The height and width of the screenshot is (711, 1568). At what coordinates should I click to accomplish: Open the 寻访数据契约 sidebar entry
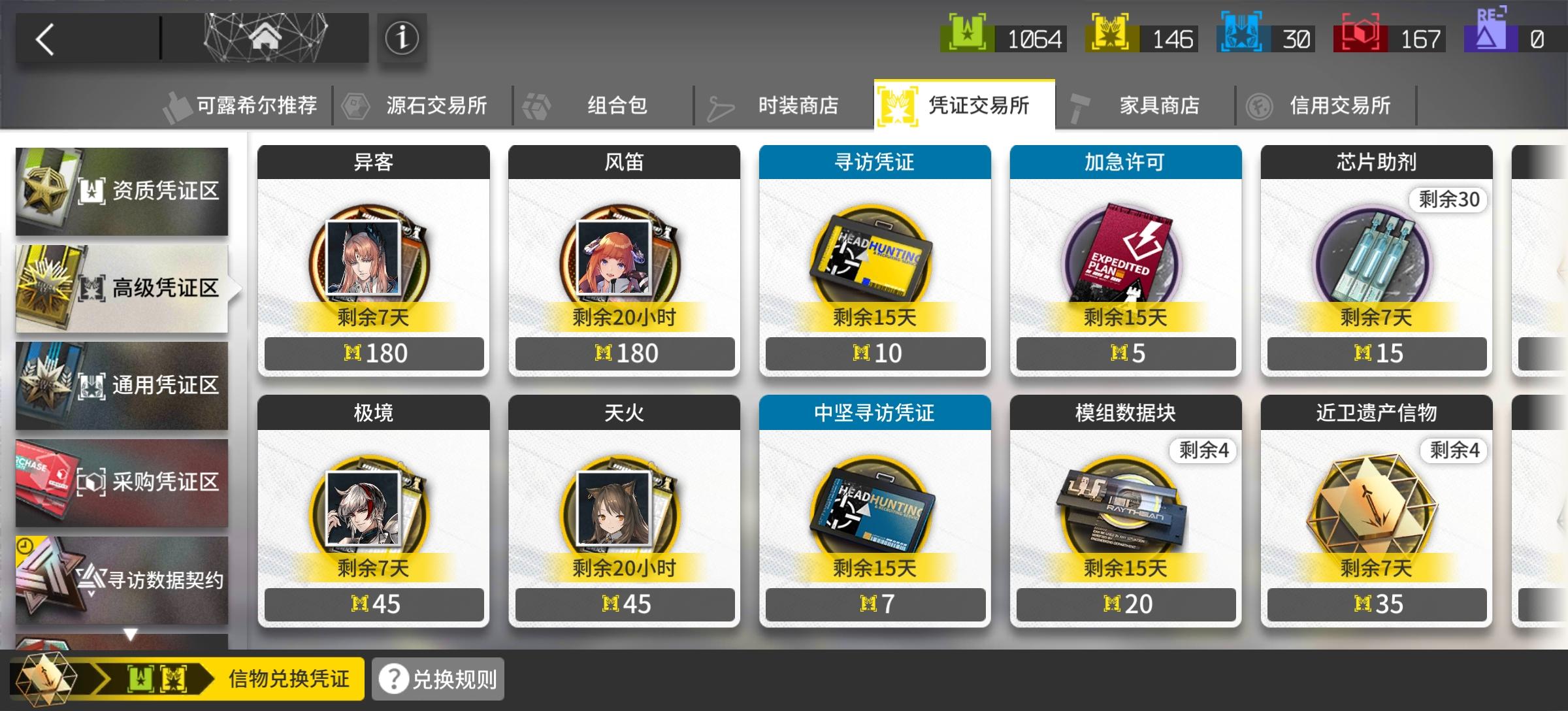pos(122,580)
